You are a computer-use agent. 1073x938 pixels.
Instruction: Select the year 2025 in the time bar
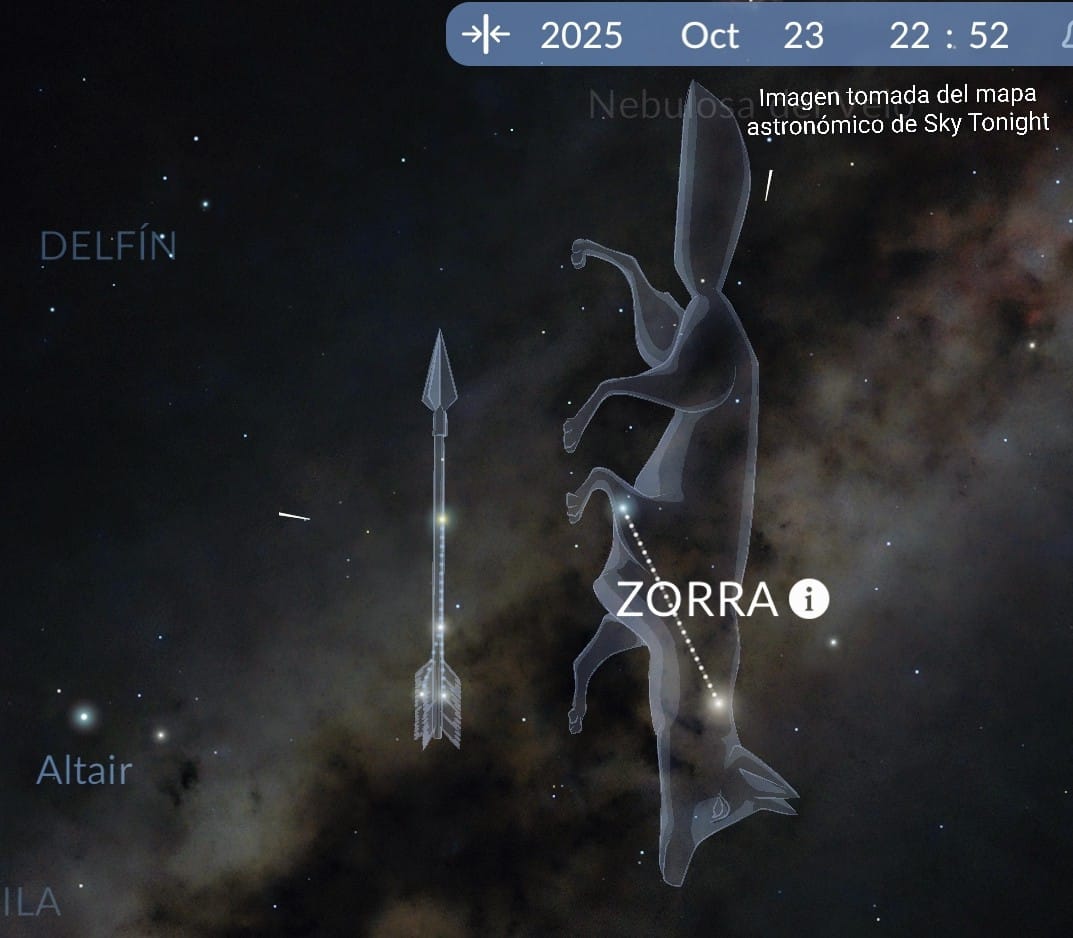[581, 36]
